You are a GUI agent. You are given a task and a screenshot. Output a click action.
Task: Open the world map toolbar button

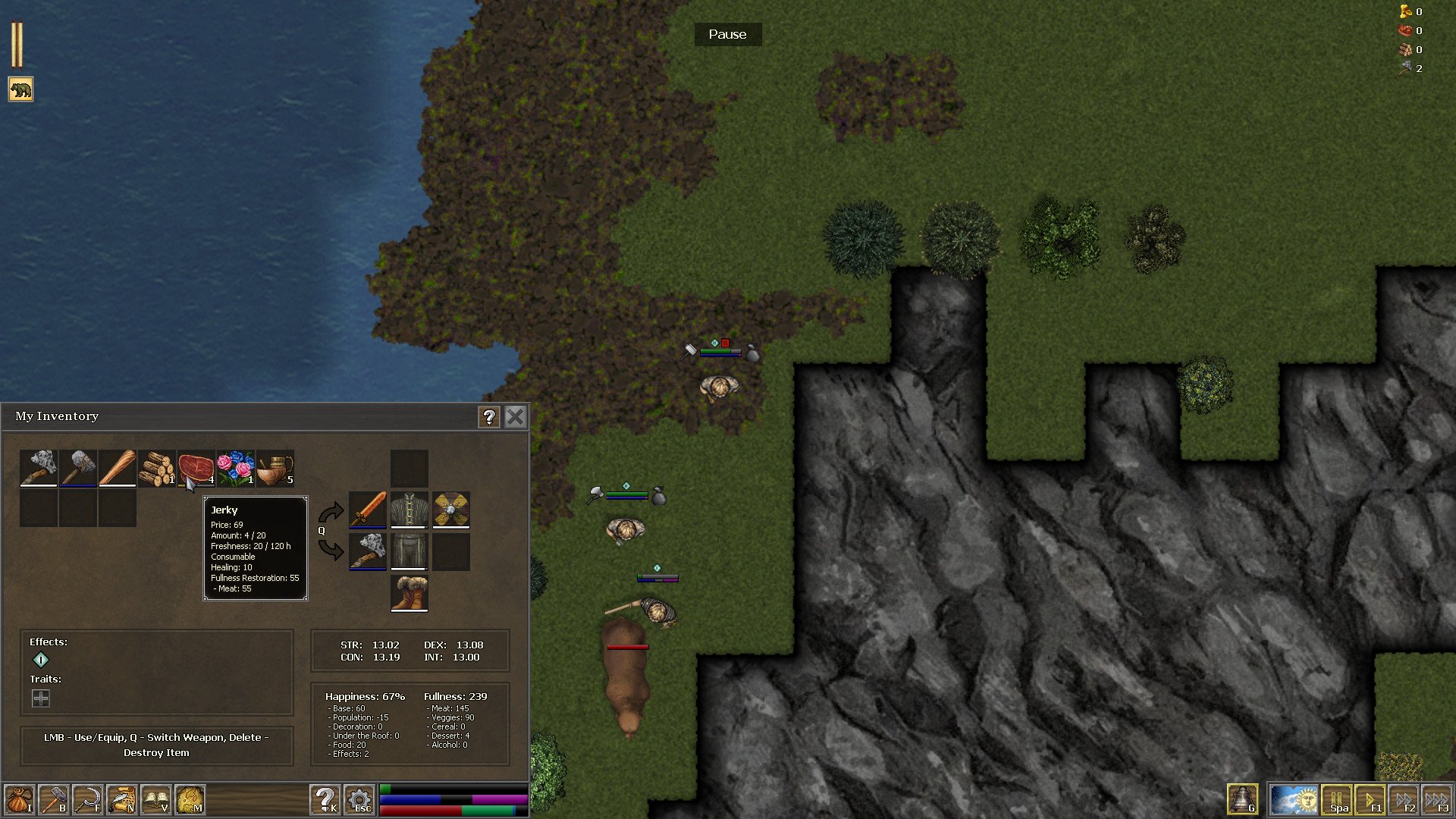tap(190, 799)
